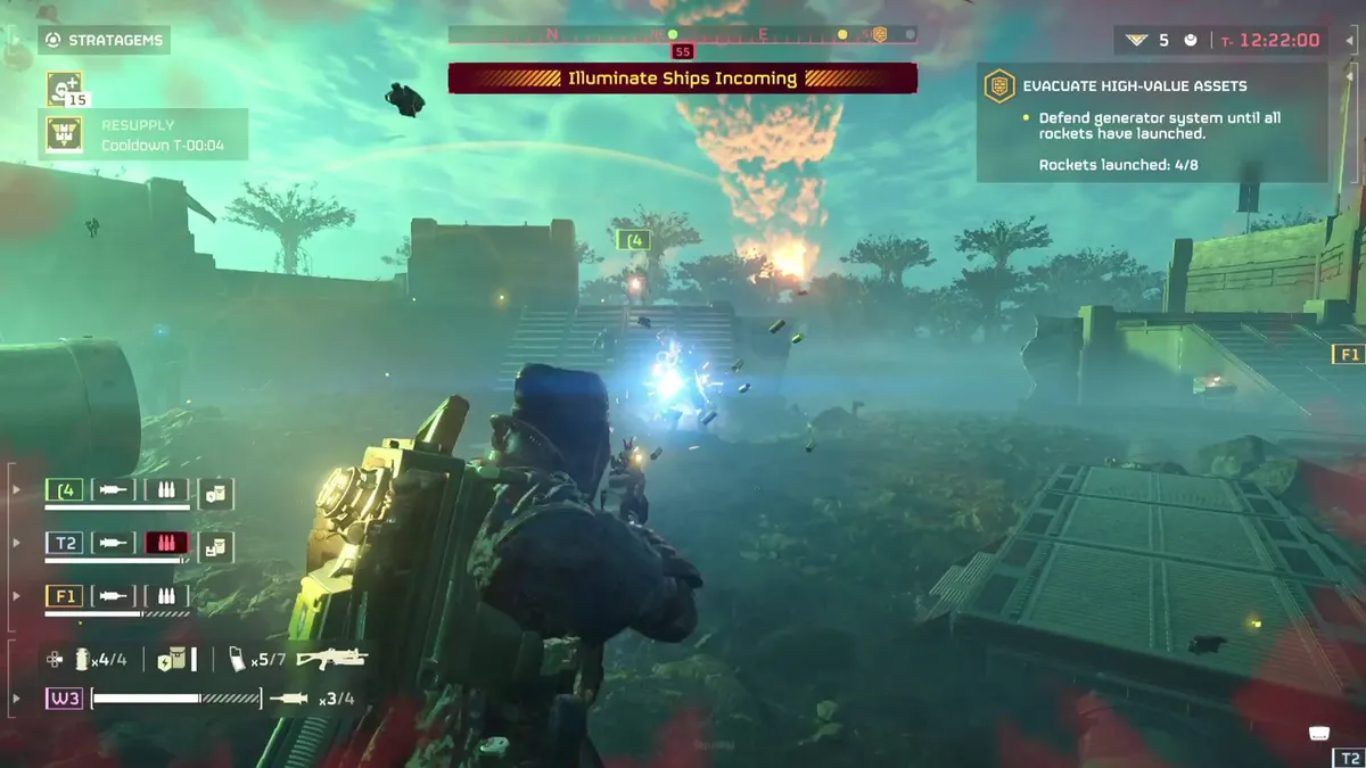The image size is (1366, 768).
Task: Select the backpack icon in loadout bar
Action: tap(172, 659)
